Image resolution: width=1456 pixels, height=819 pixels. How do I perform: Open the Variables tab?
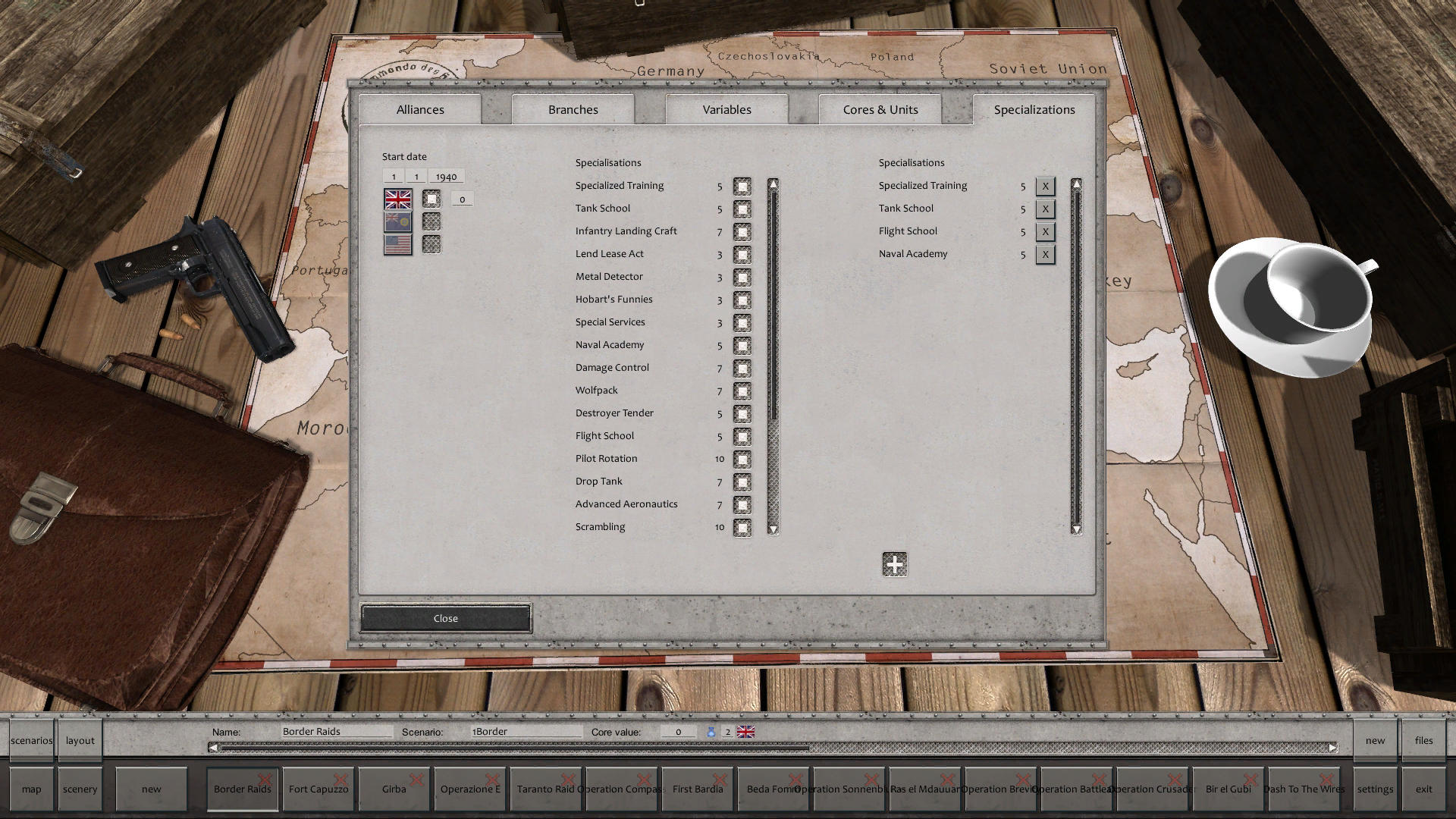click(726, 109)
